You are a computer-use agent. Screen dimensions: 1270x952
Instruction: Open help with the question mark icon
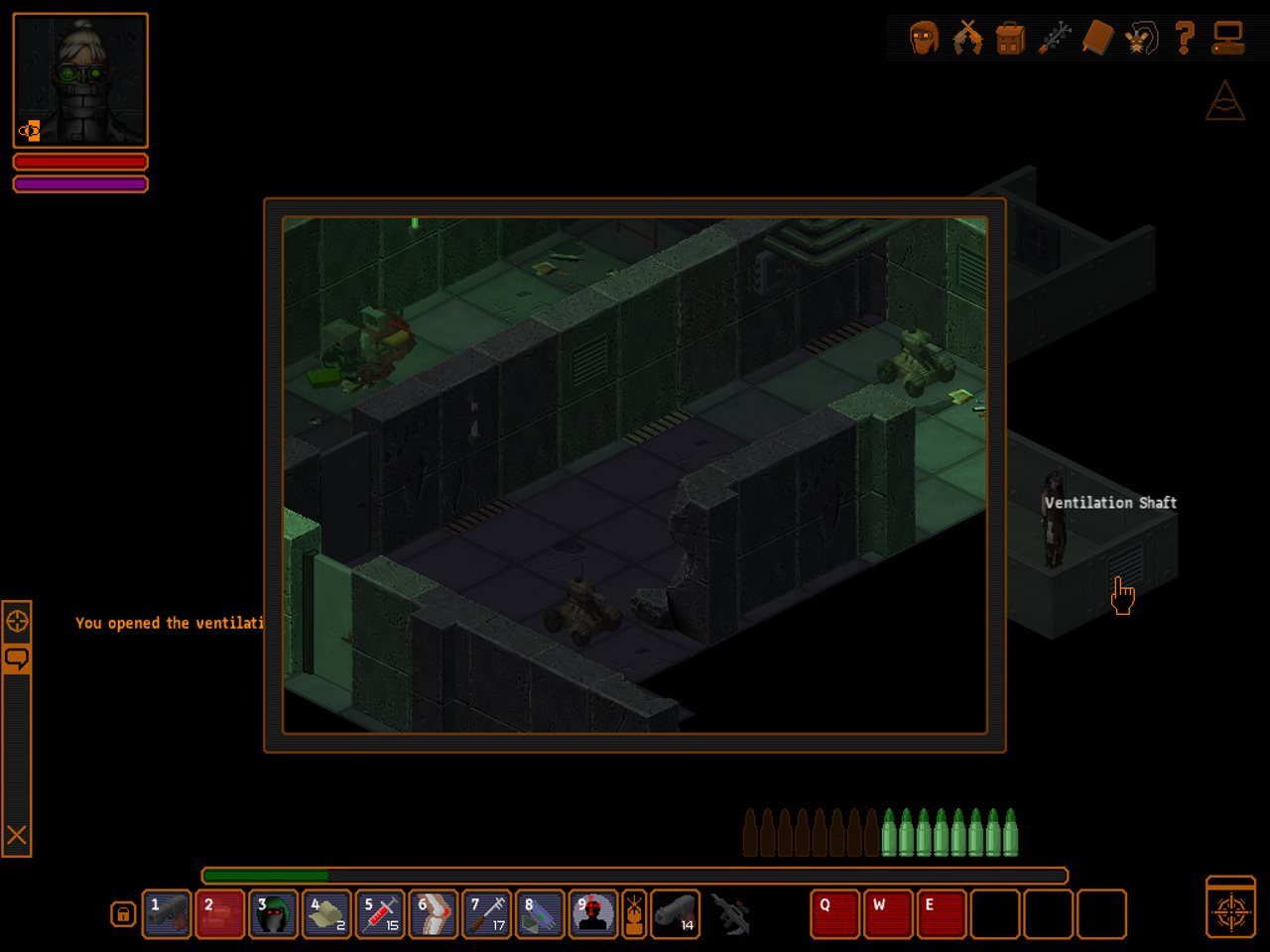coord(1184,39)
